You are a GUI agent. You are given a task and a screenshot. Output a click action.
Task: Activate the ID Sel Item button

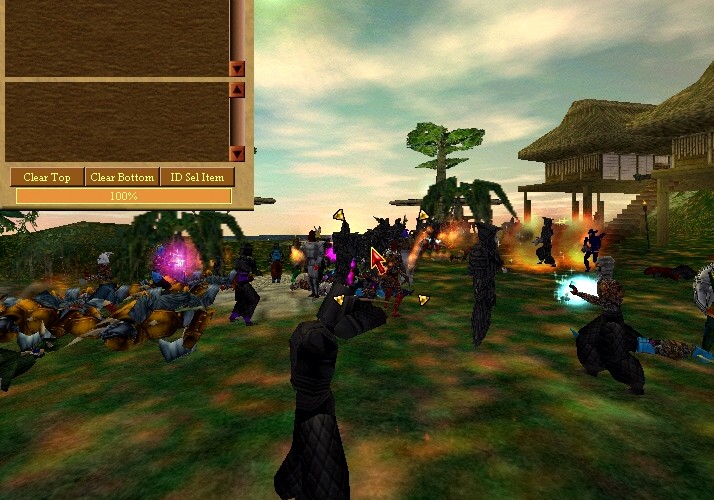coord(197,177)
